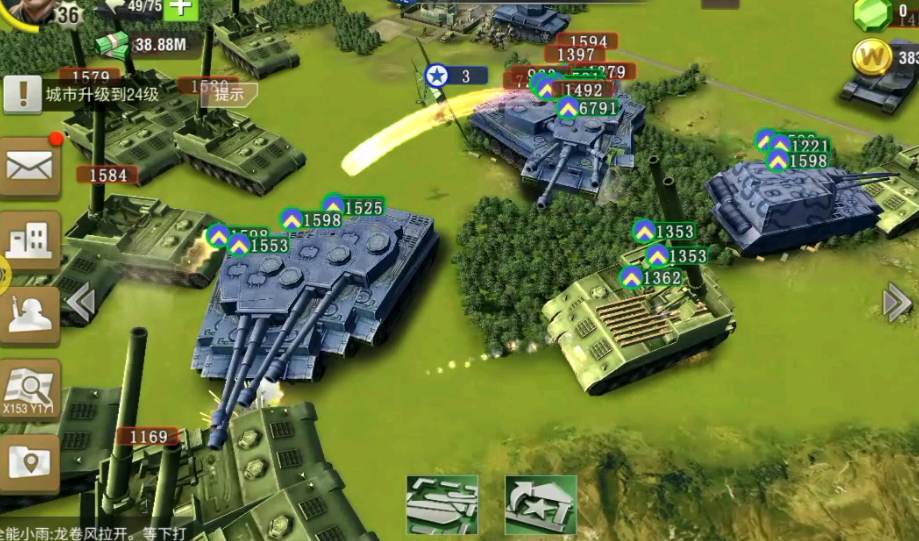Click the green plus add-resource button
Viewport: 919px width, 541px height.
click(183, 8)
